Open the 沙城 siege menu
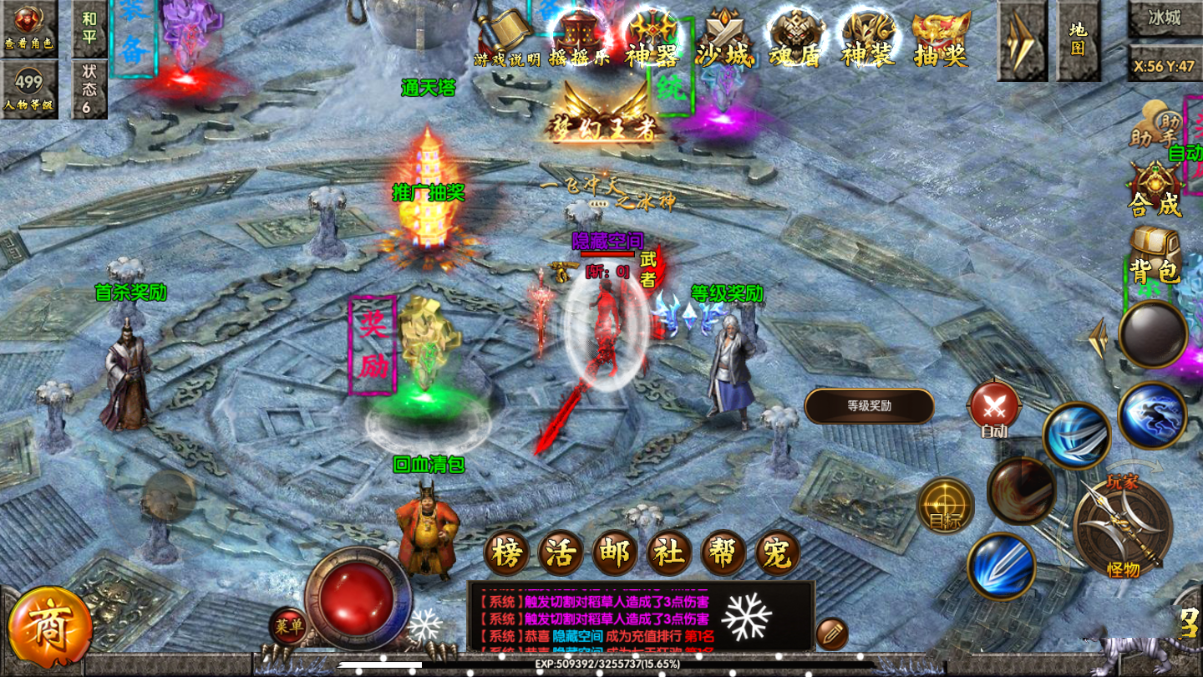Viewport: 1203px width, 677px height. click(x=724, y=39)
